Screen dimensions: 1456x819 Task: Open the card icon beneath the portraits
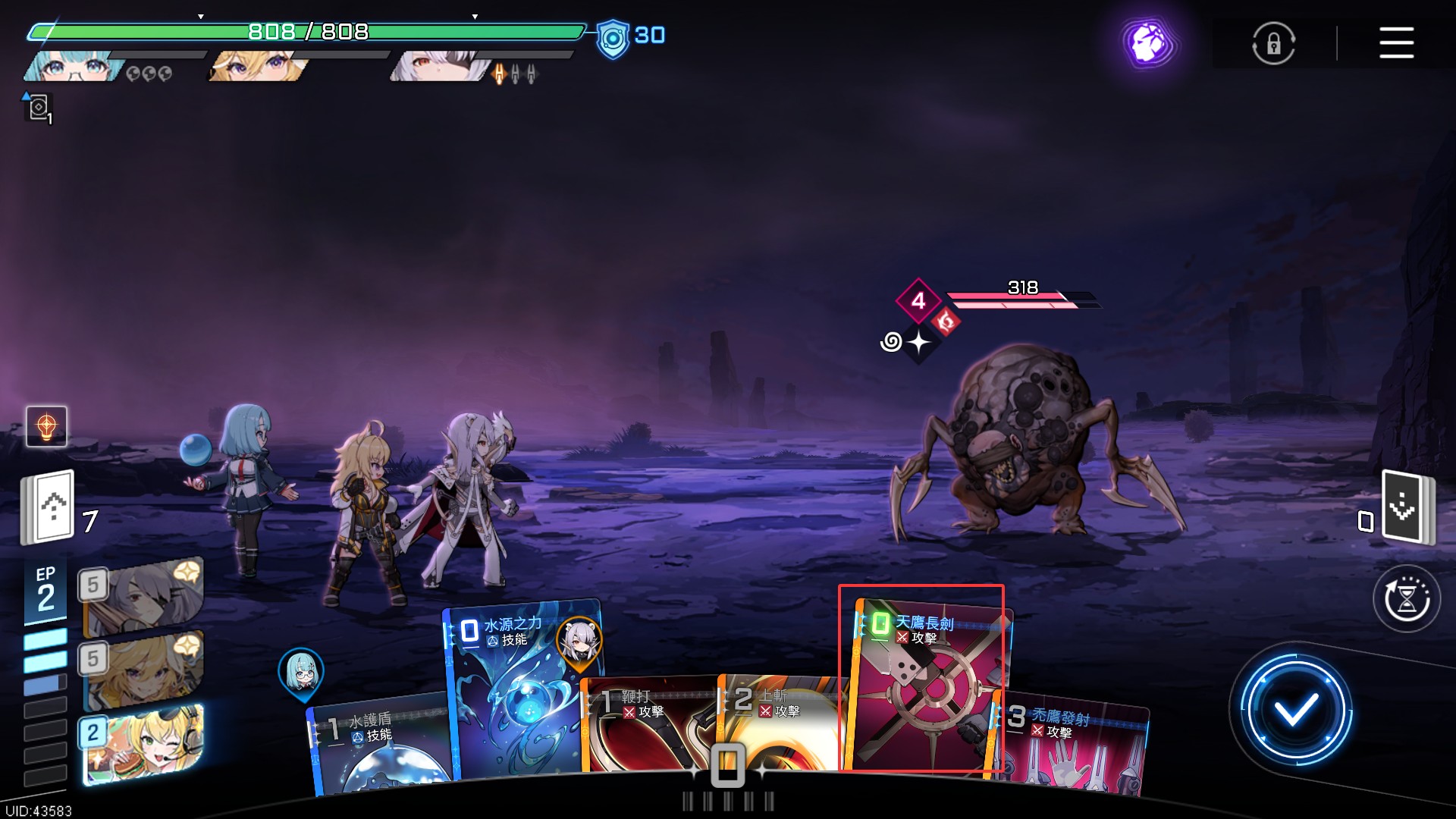(x=39, y=108)
